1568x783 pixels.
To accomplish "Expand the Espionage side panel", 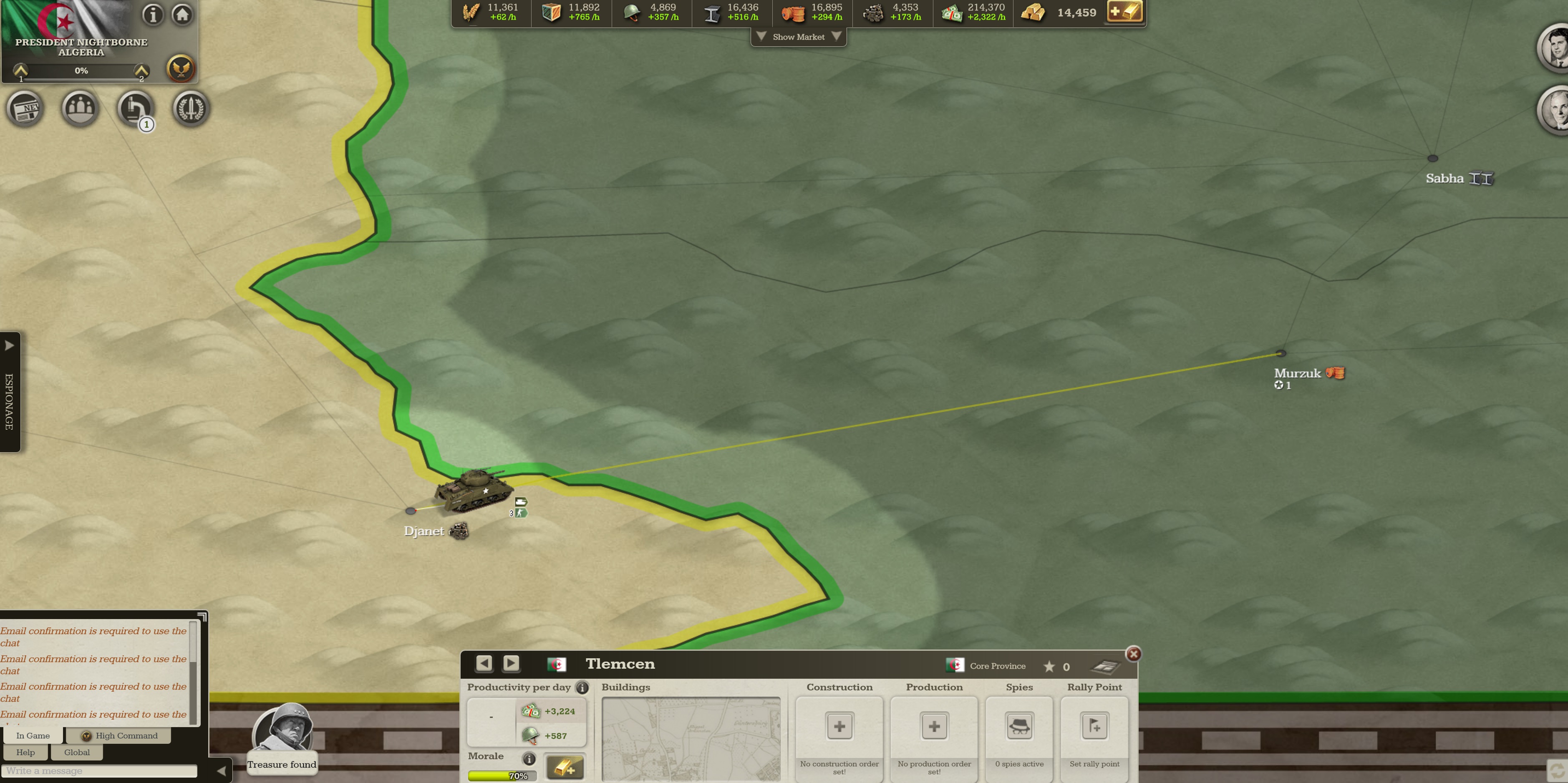I will tap(10, 345).
